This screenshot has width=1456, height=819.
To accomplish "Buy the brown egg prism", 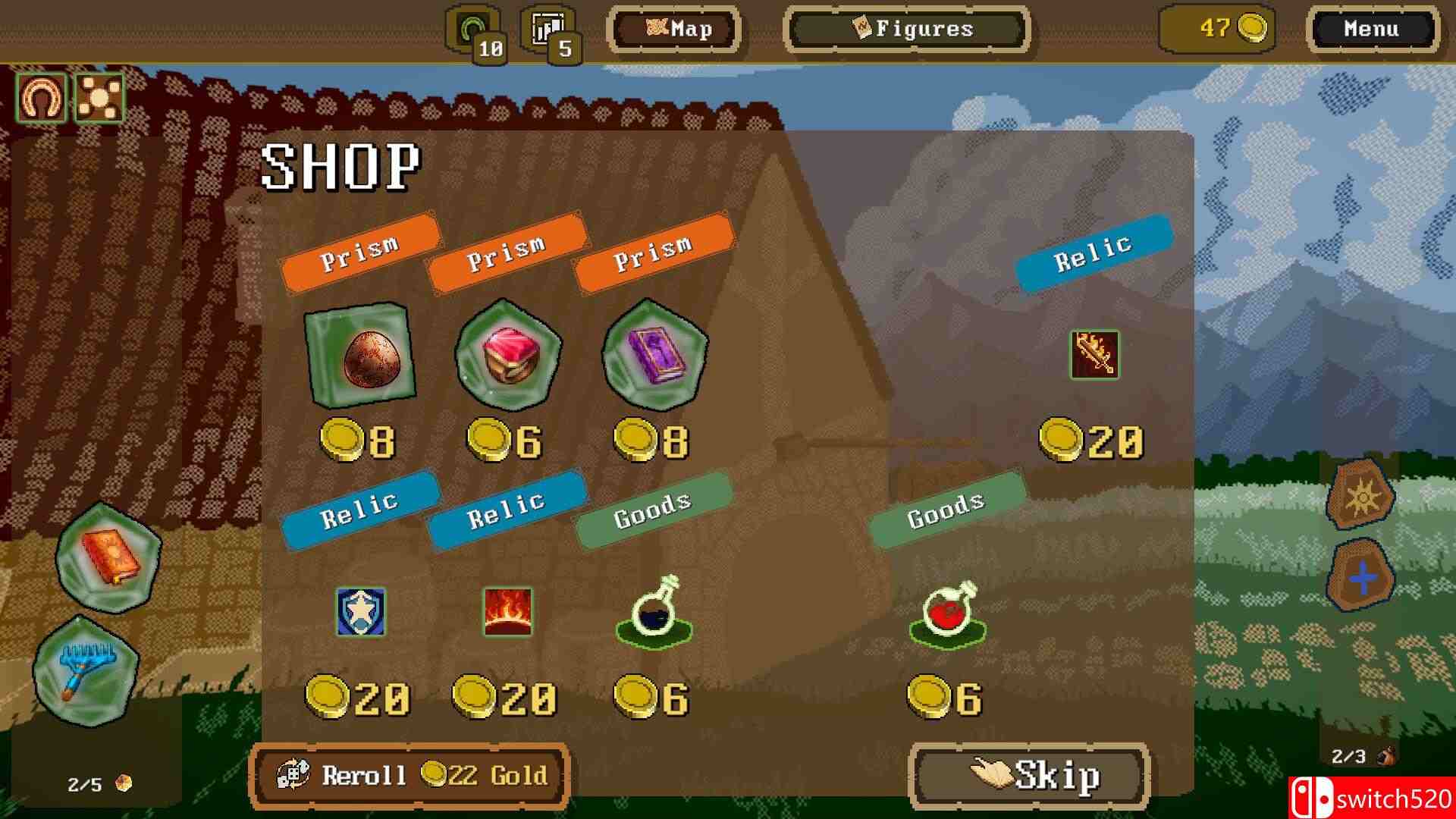I will (360, 354).
